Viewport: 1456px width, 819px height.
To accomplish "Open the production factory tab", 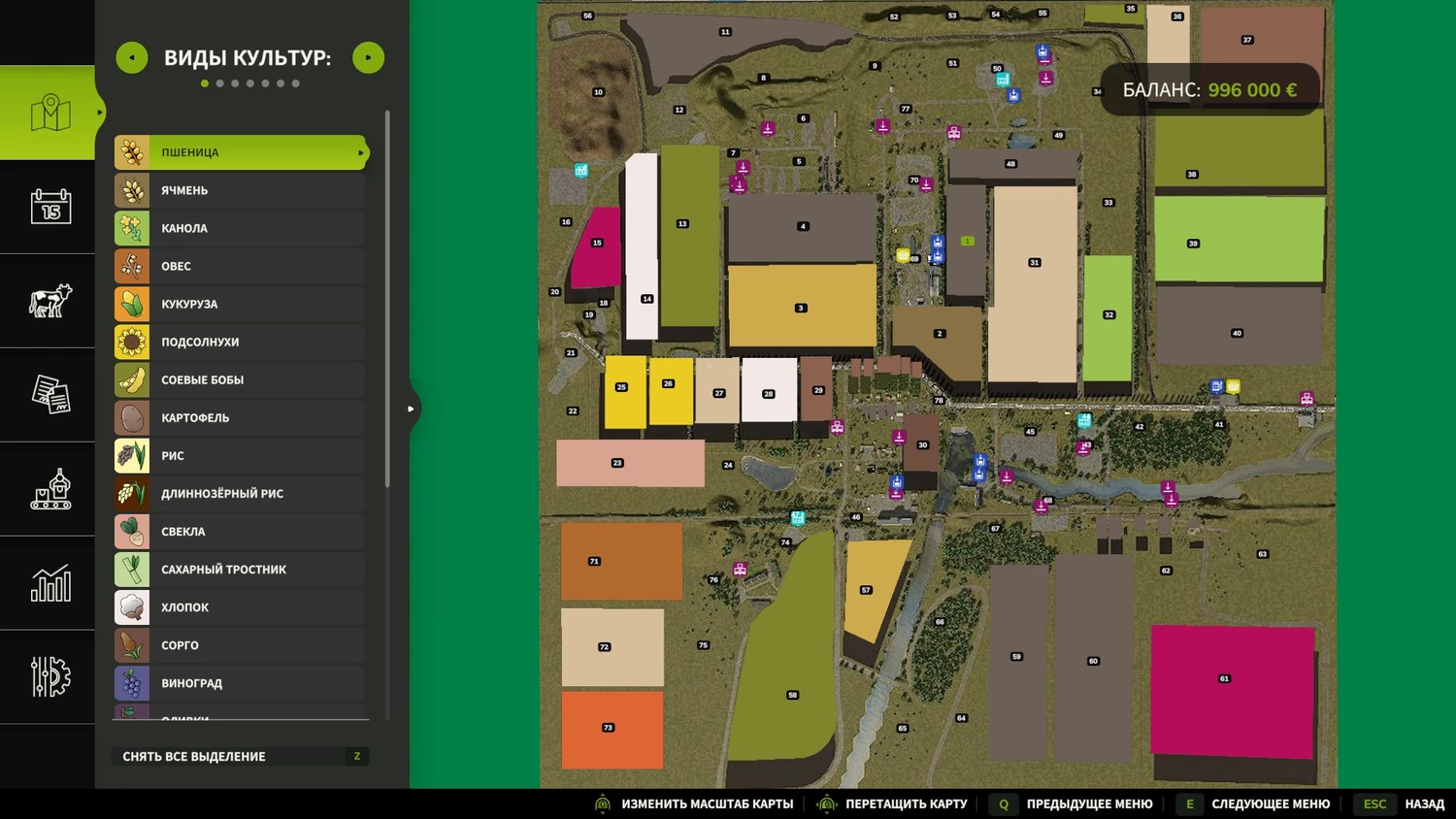I will (50, 489).
